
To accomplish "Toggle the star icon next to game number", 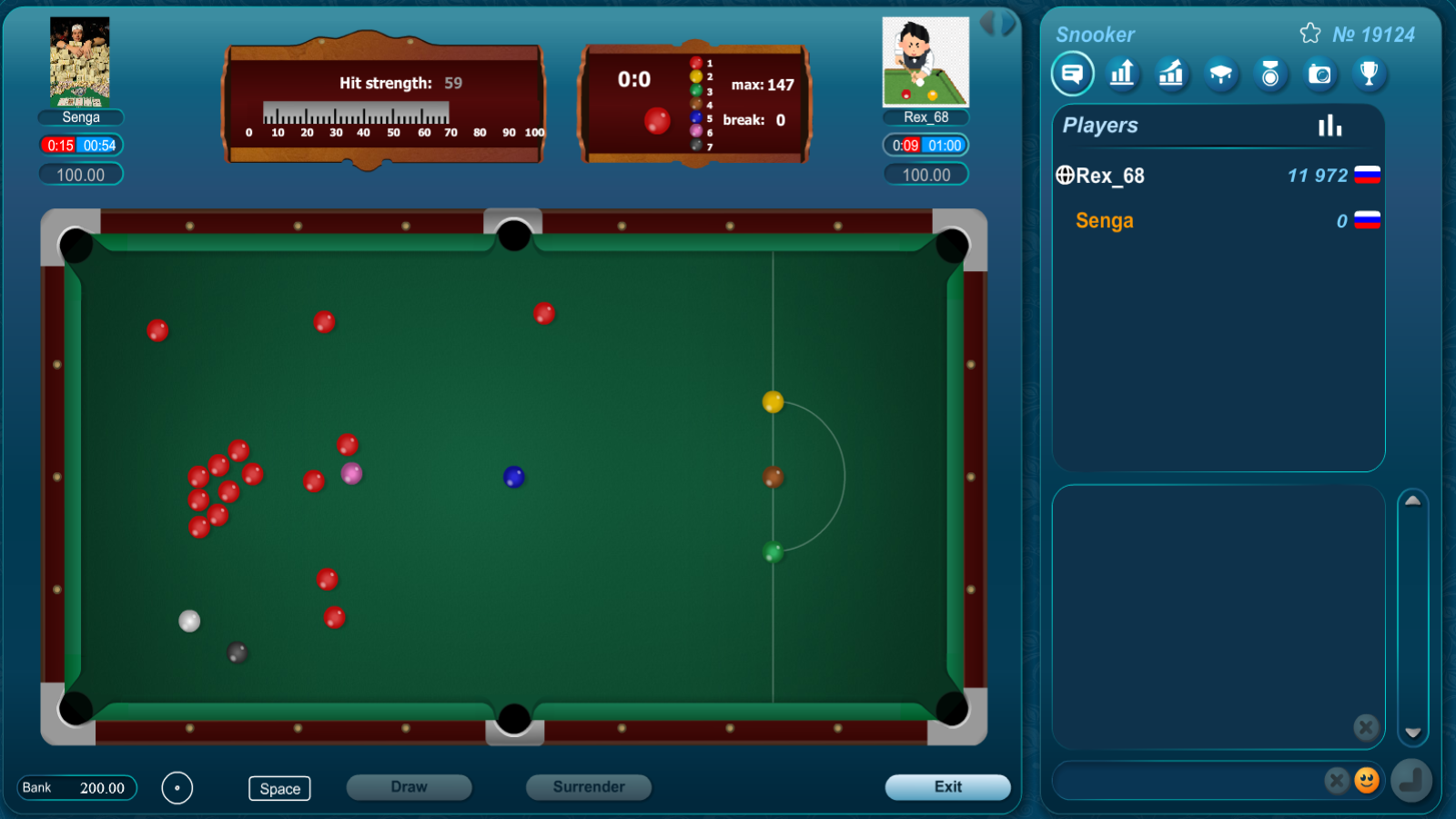I will click(x=1310, y=32).
